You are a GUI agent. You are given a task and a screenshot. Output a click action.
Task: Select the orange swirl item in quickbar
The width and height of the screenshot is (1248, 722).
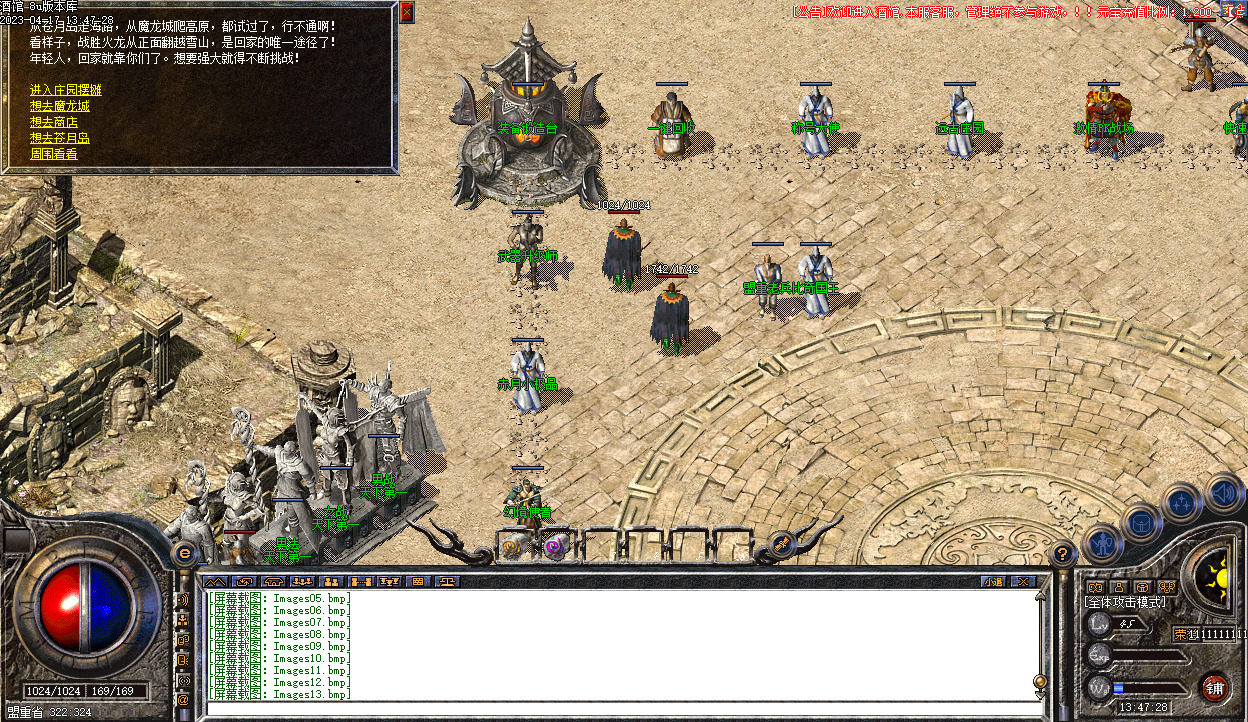click(515, 547)
